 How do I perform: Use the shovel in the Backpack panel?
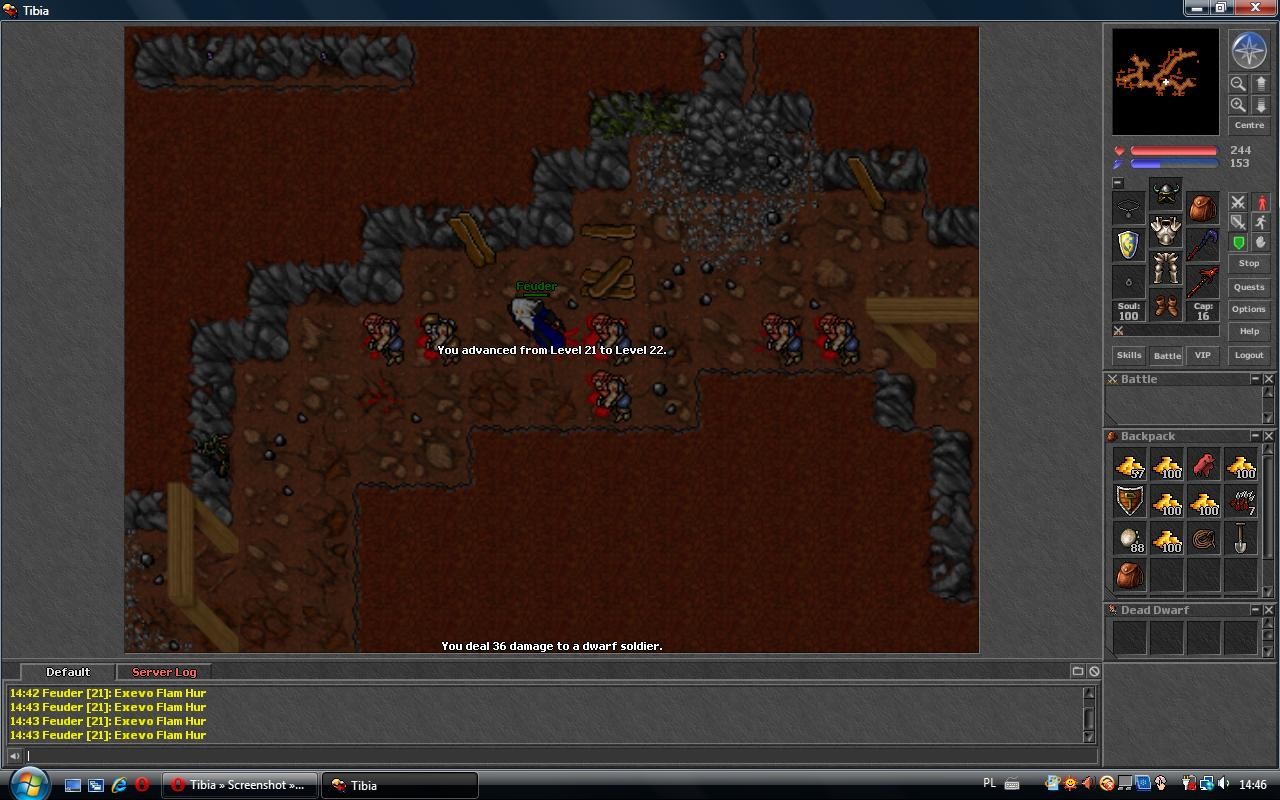tap(1240, 540)
